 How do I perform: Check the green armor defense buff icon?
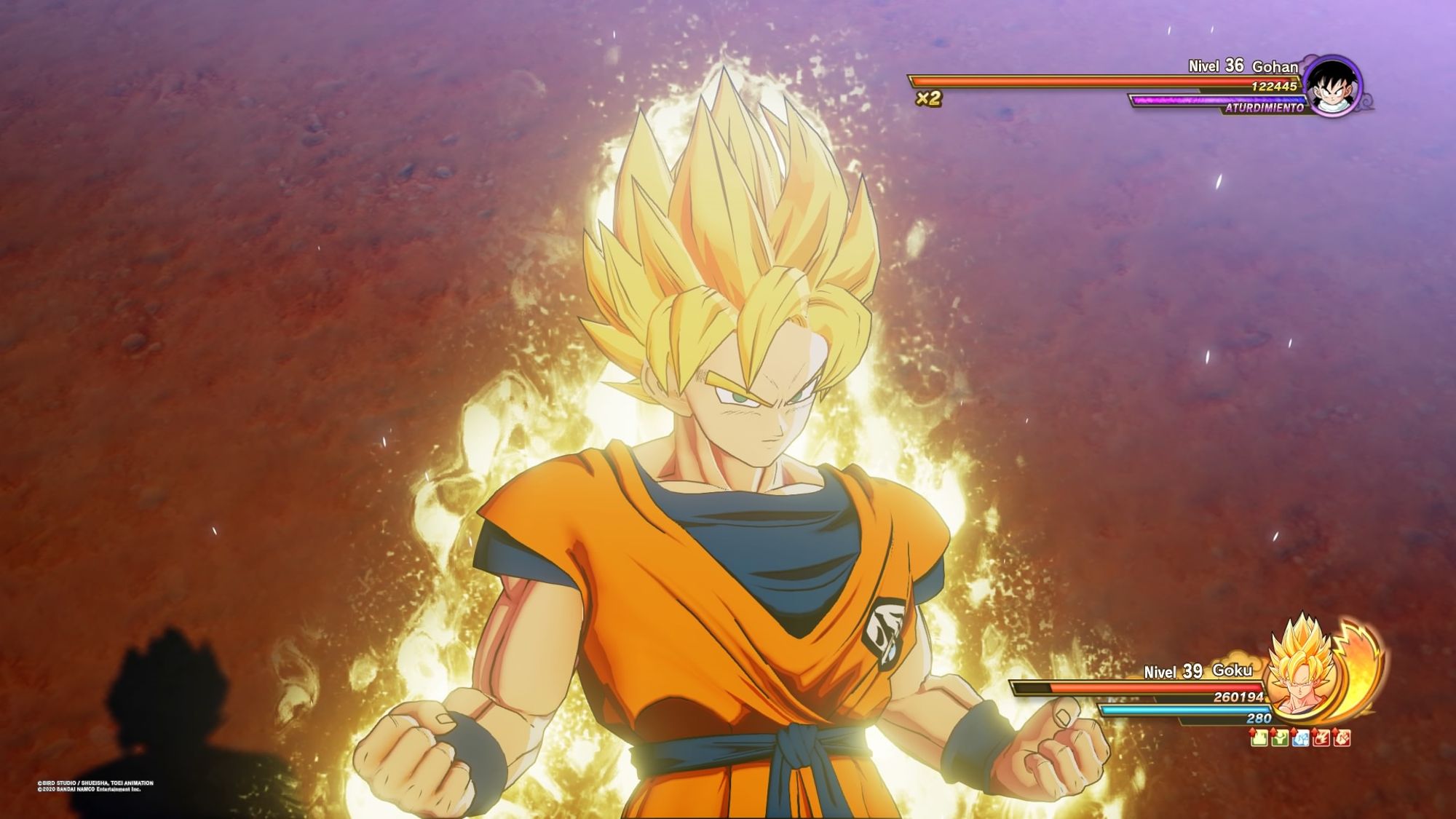pos(1280,738)
